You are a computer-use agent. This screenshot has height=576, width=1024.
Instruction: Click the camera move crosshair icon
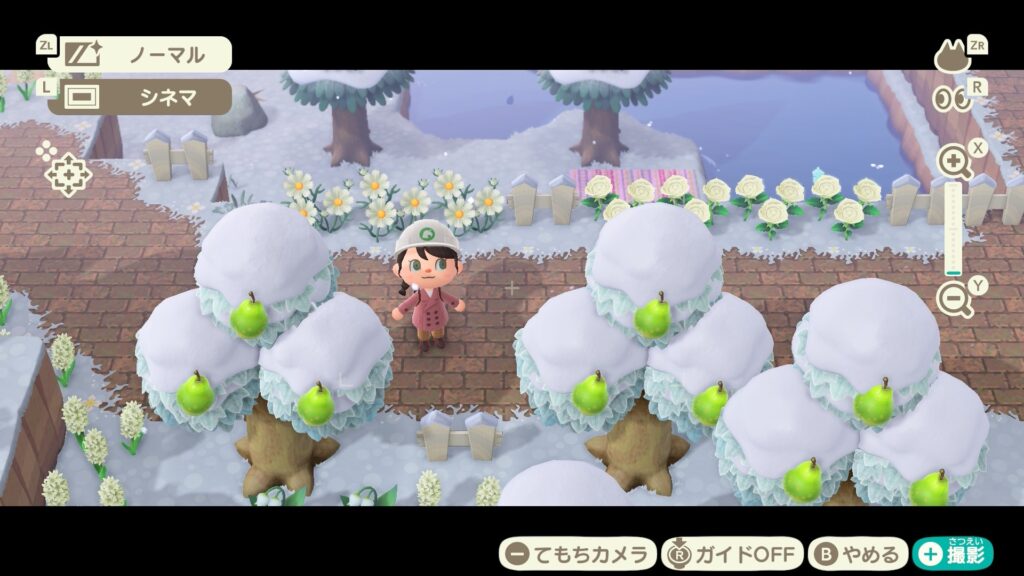coord(67,174)
